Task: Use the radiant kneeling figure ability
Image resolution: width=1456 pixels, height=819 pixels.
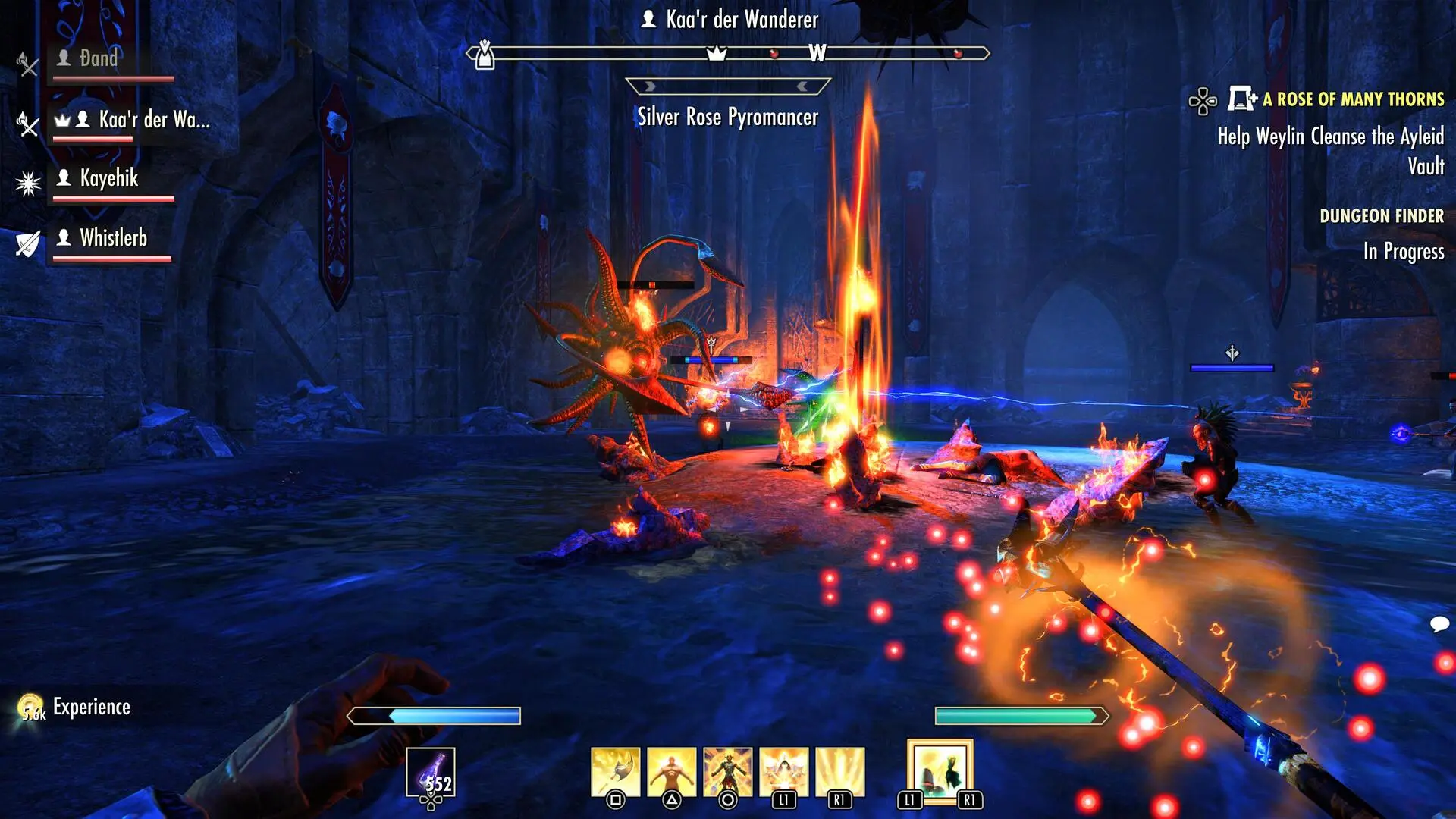Action: click(783, 772)
